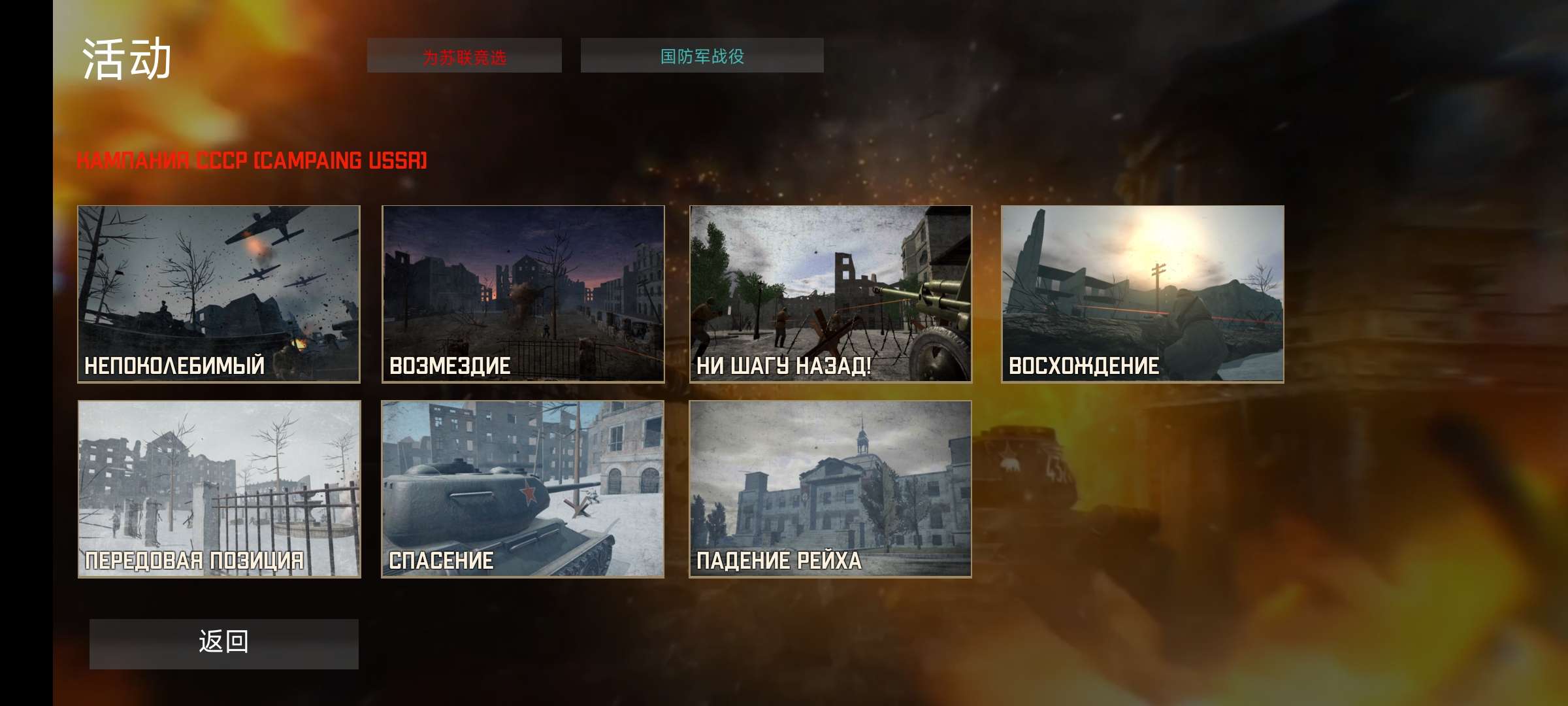The height and width of the screenshot is (706, 1568).
Task: Open the ВОЗМЕЗДИЕ mission
Action: tap(523, 294)
